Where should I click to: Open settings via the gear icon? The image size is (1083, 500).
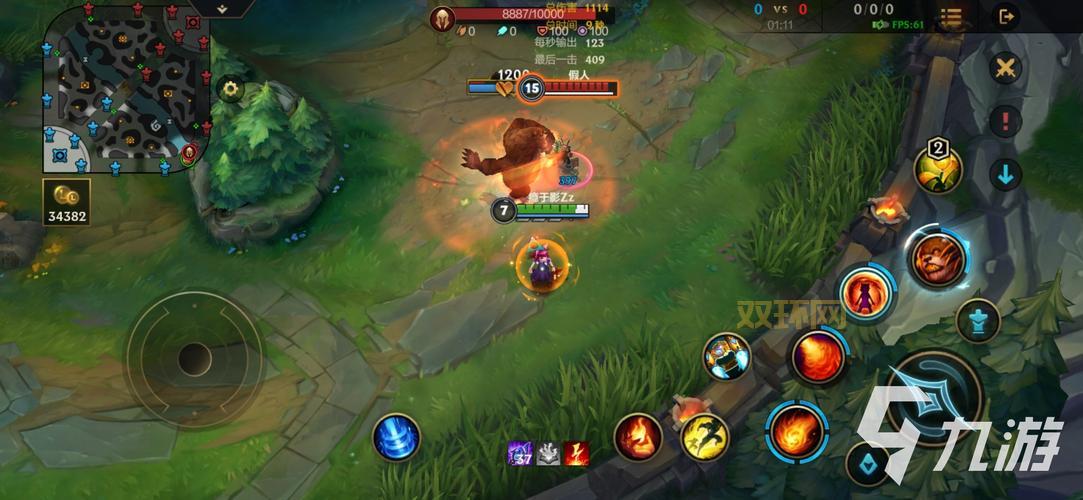coord(231,89)
